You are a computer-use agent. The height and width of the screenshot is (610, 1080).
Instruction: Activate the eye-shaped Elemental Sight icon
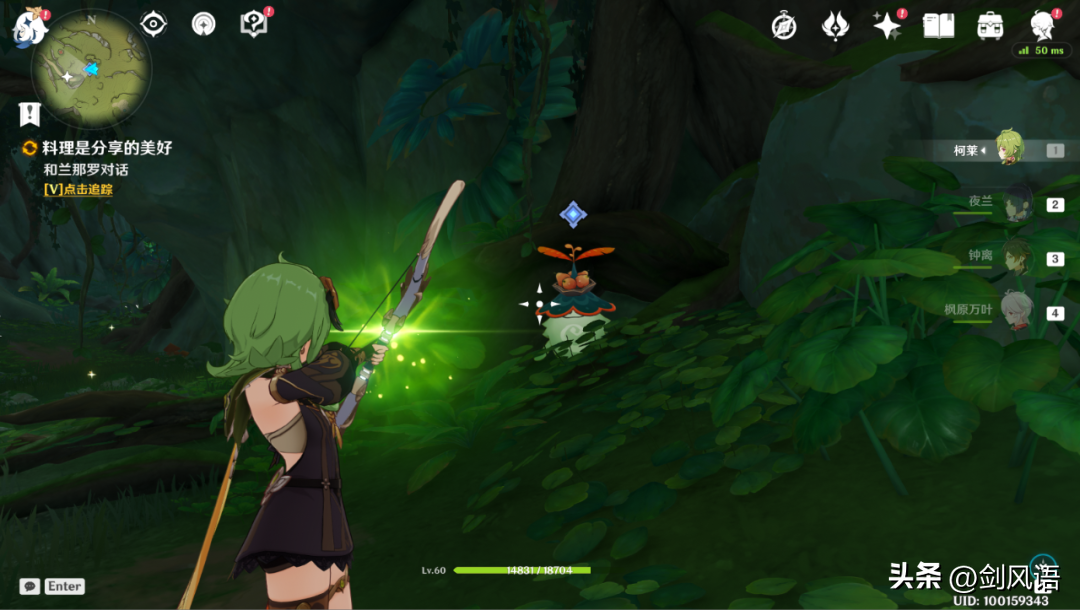[x=153, y=24]
